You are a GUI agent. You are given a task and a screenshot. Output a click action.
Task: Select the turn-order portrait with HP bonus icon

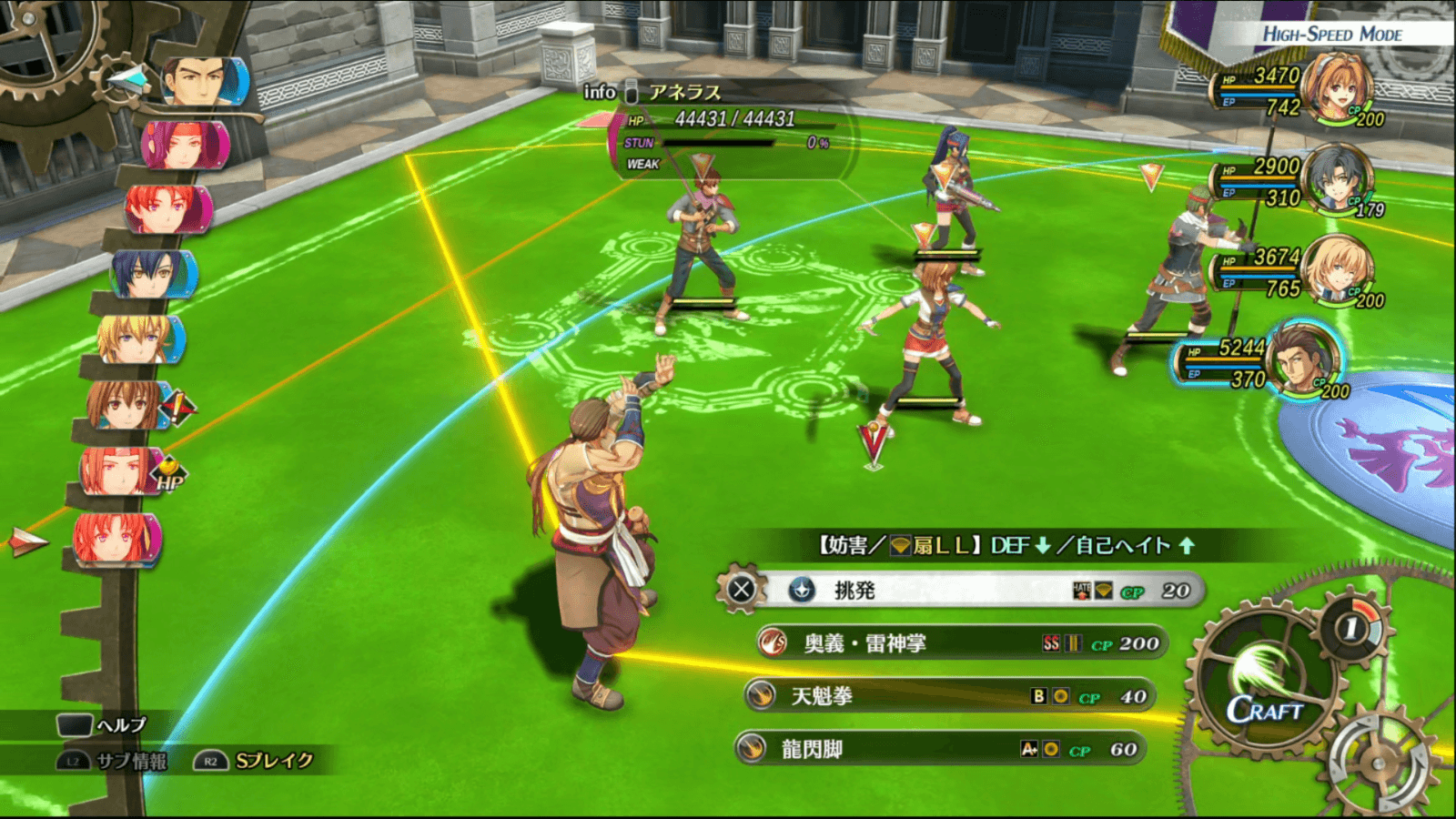tap(120, 471)
